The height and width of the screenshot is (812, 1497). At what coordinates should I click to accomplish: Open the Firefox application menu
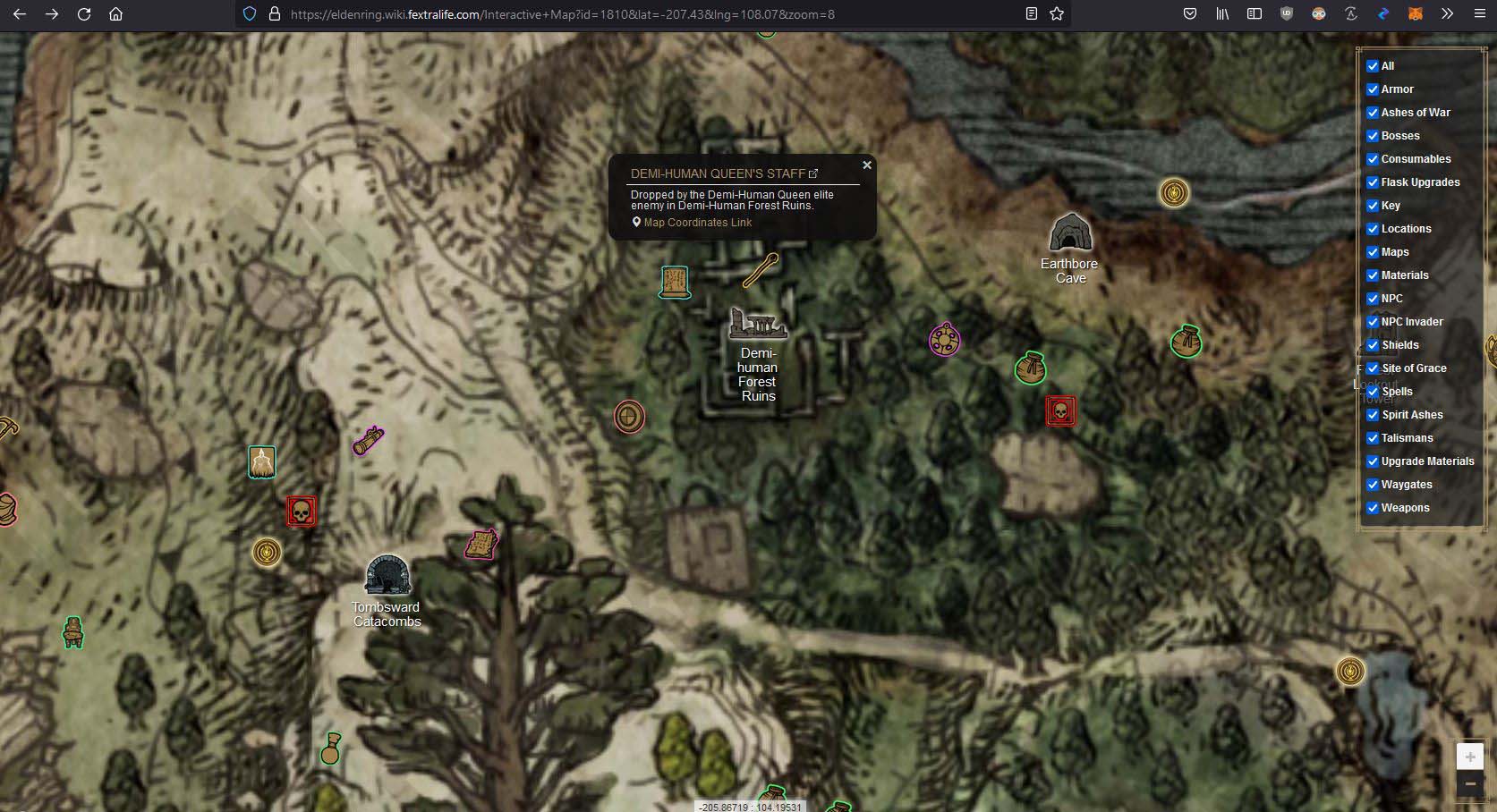1481,13
